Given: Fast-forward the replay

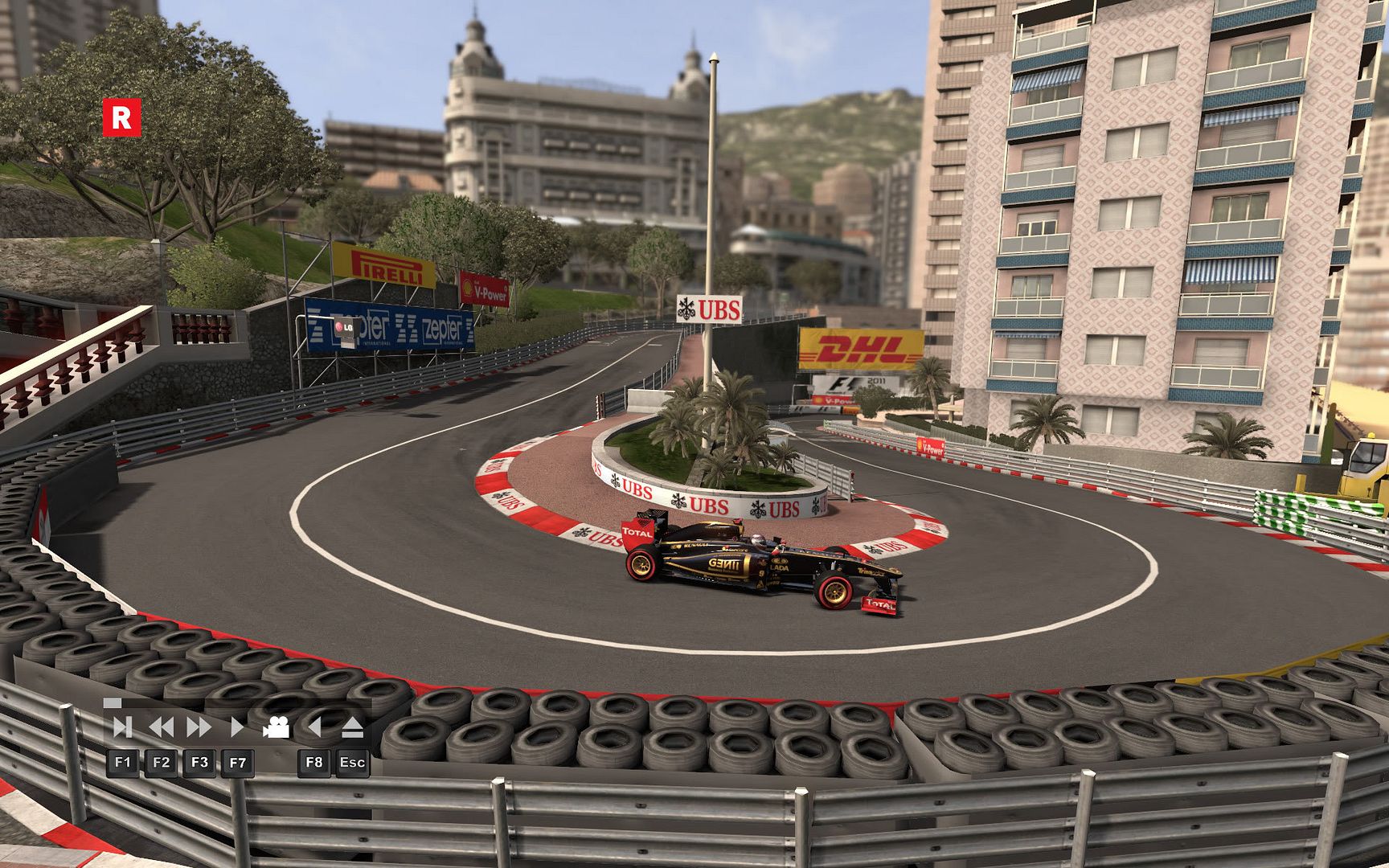Looking at the screenshot, I should pyautogui.click(x=199, y=727).
